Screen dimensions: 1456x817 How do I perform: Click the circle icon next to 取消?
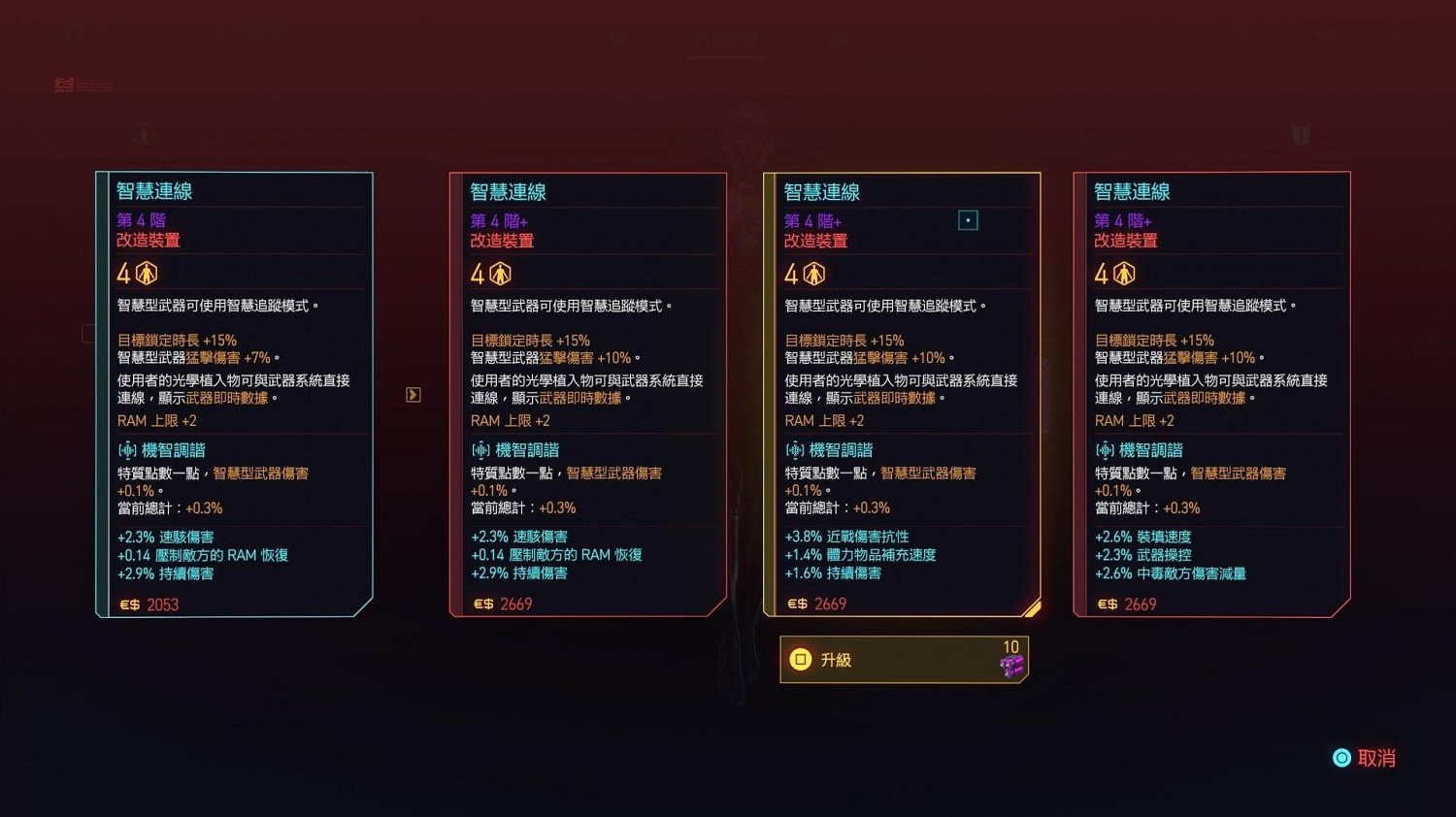tap(1342, 758)
